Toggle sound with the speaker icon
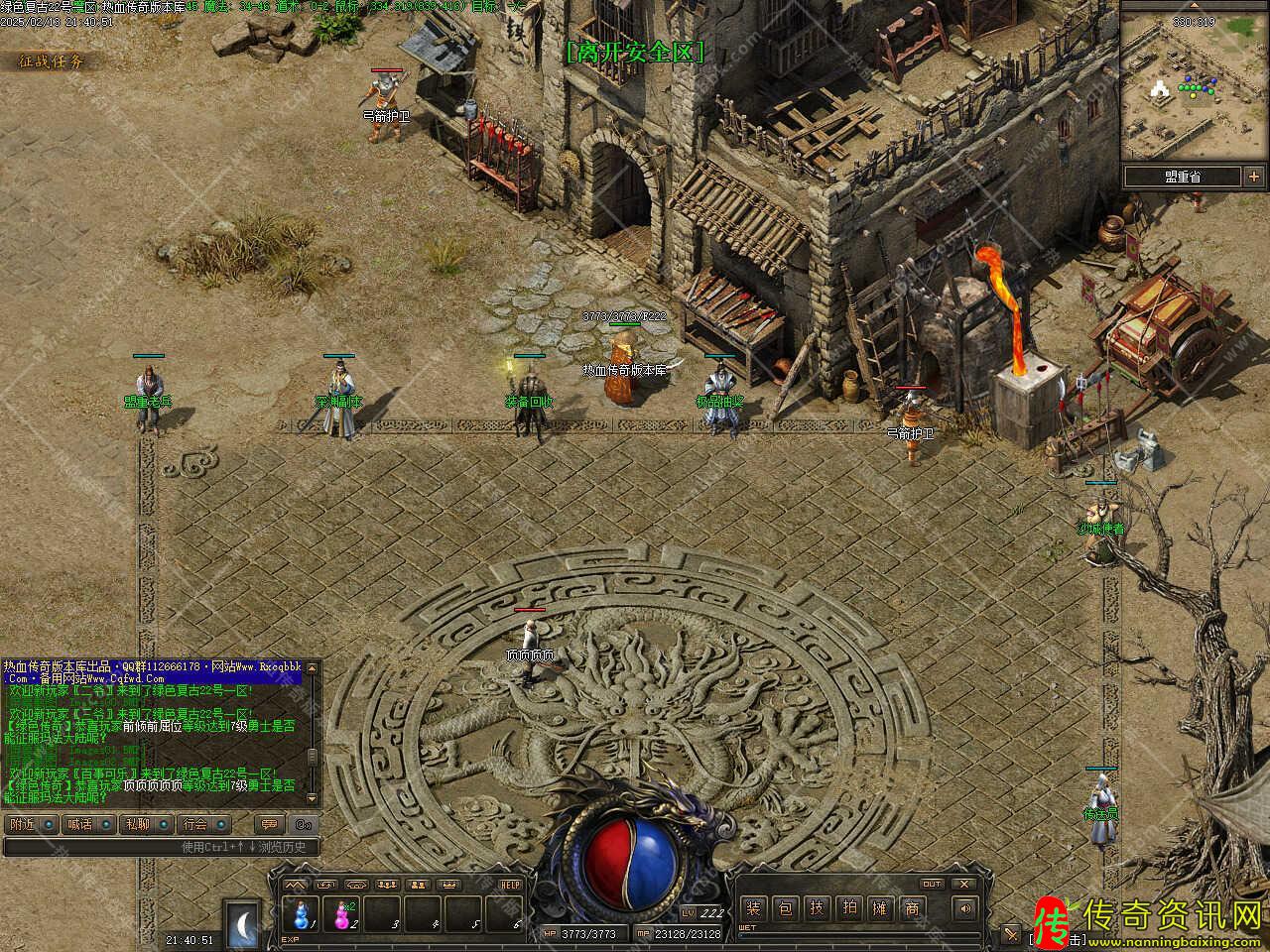Image resolution: width=1270 pixels, height=952 pixels. (964, 907)
